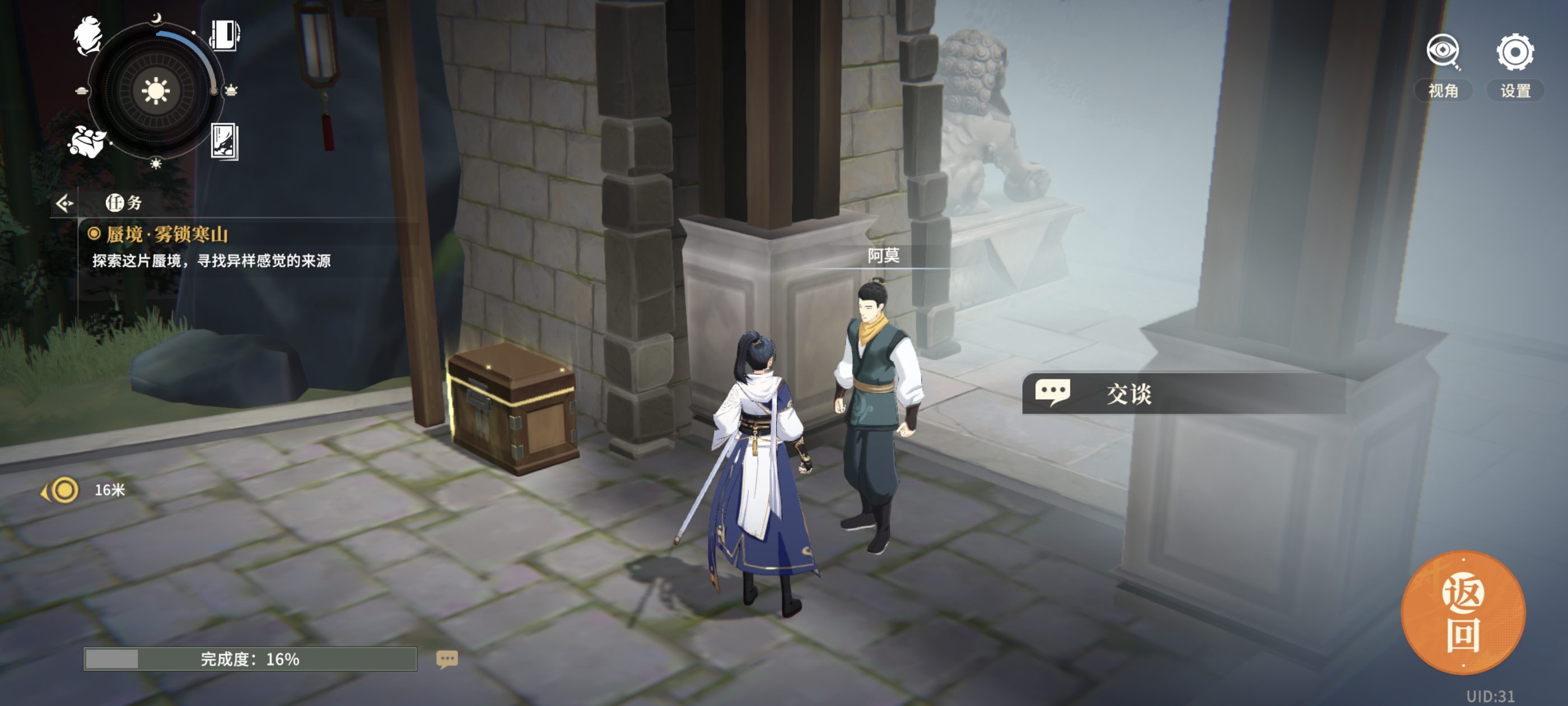Open the character head silhouette icon
The width and height of the screenshot is (1568, 706).
point(88,35)
